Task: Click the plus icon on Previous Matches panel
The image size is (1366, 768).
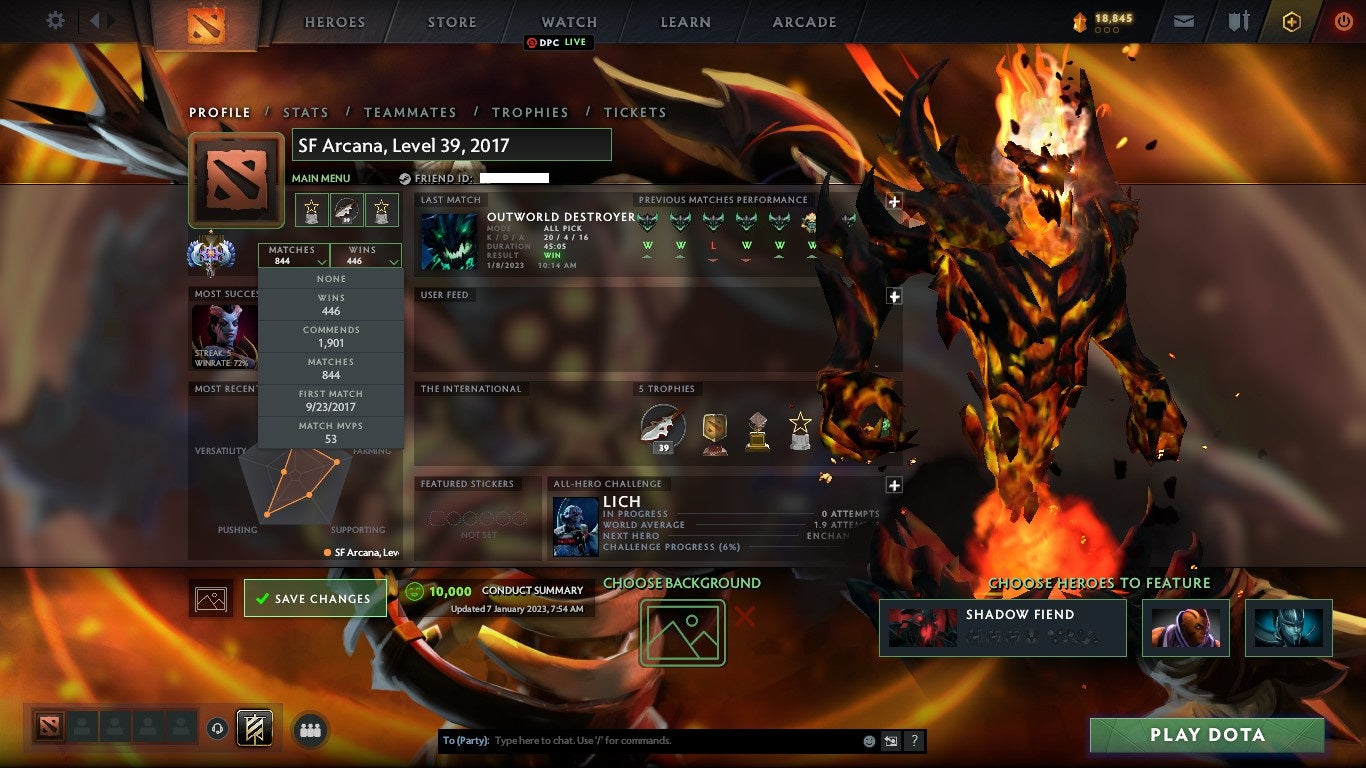Action: (x=893, y=200)
